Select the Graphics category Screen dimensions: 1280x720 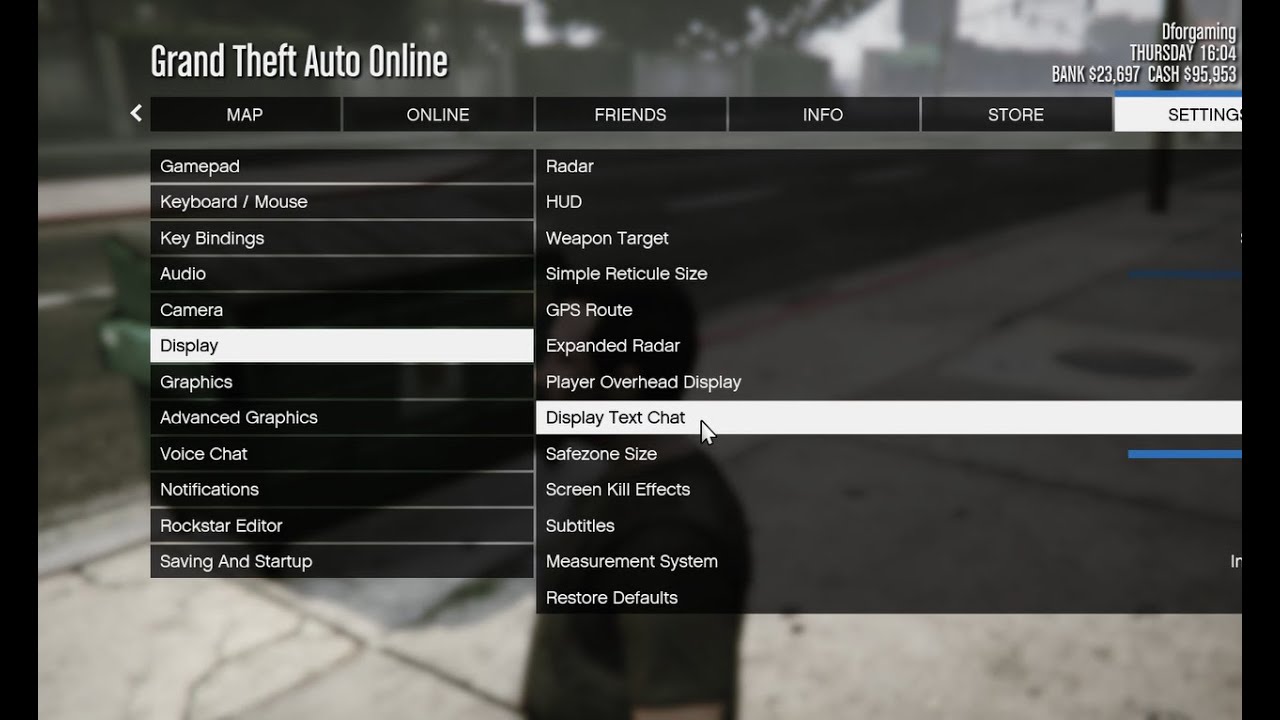(341, 382)
